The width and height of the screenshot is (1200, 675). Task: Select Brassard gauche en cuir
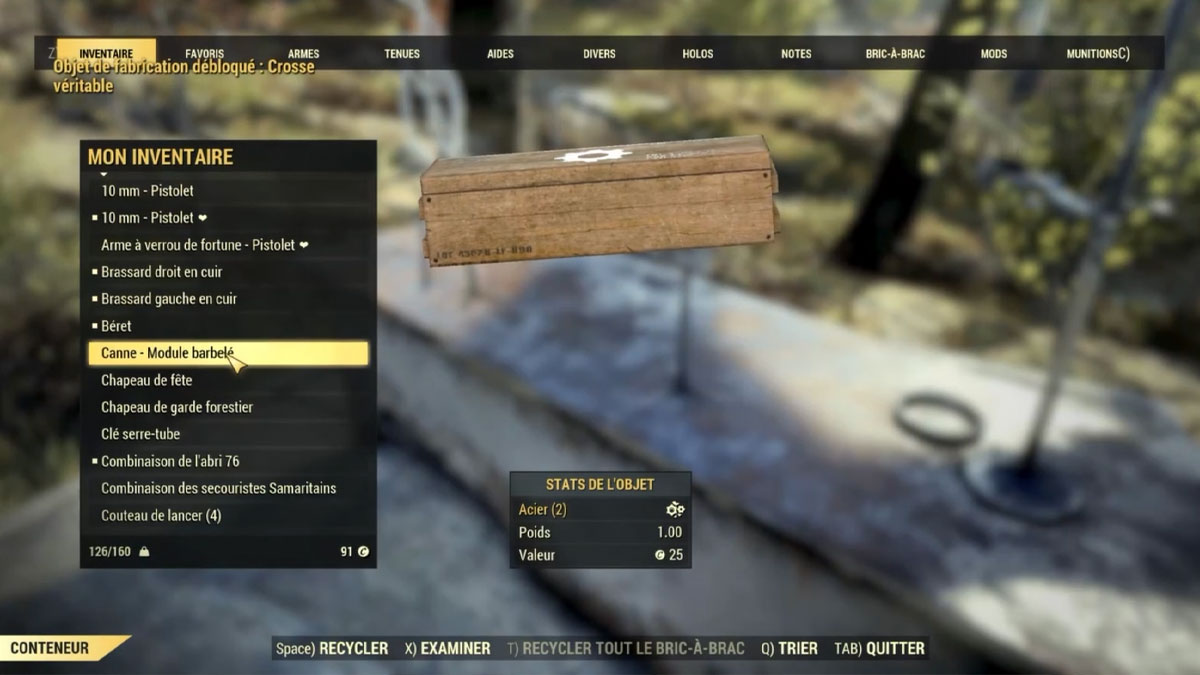[169, 299]
